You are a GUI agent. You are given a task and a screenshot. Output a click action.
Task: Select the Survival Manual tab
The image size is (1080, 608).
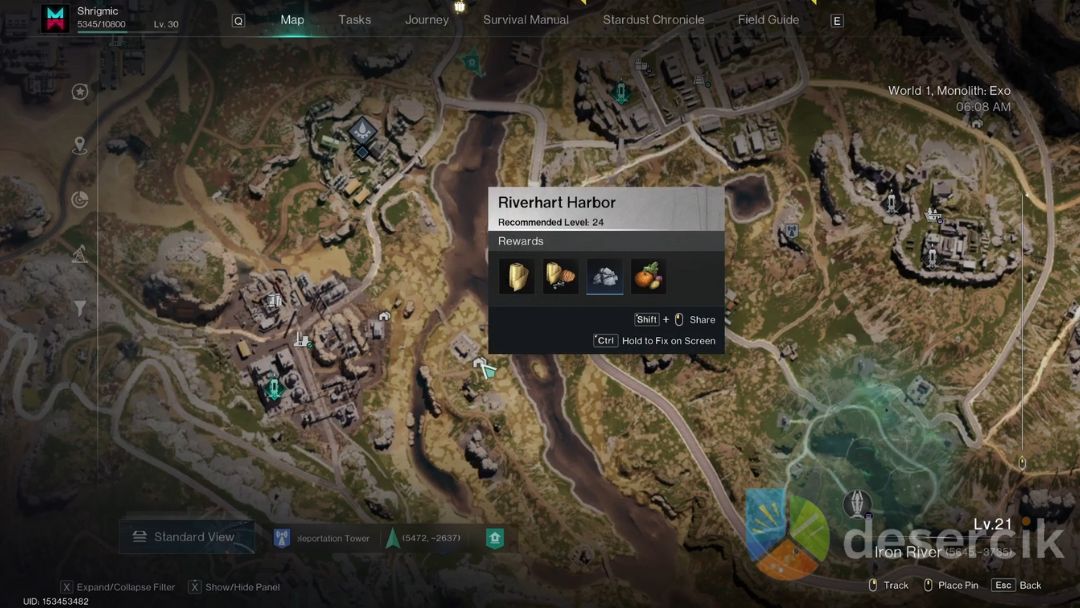coord(526,20)
